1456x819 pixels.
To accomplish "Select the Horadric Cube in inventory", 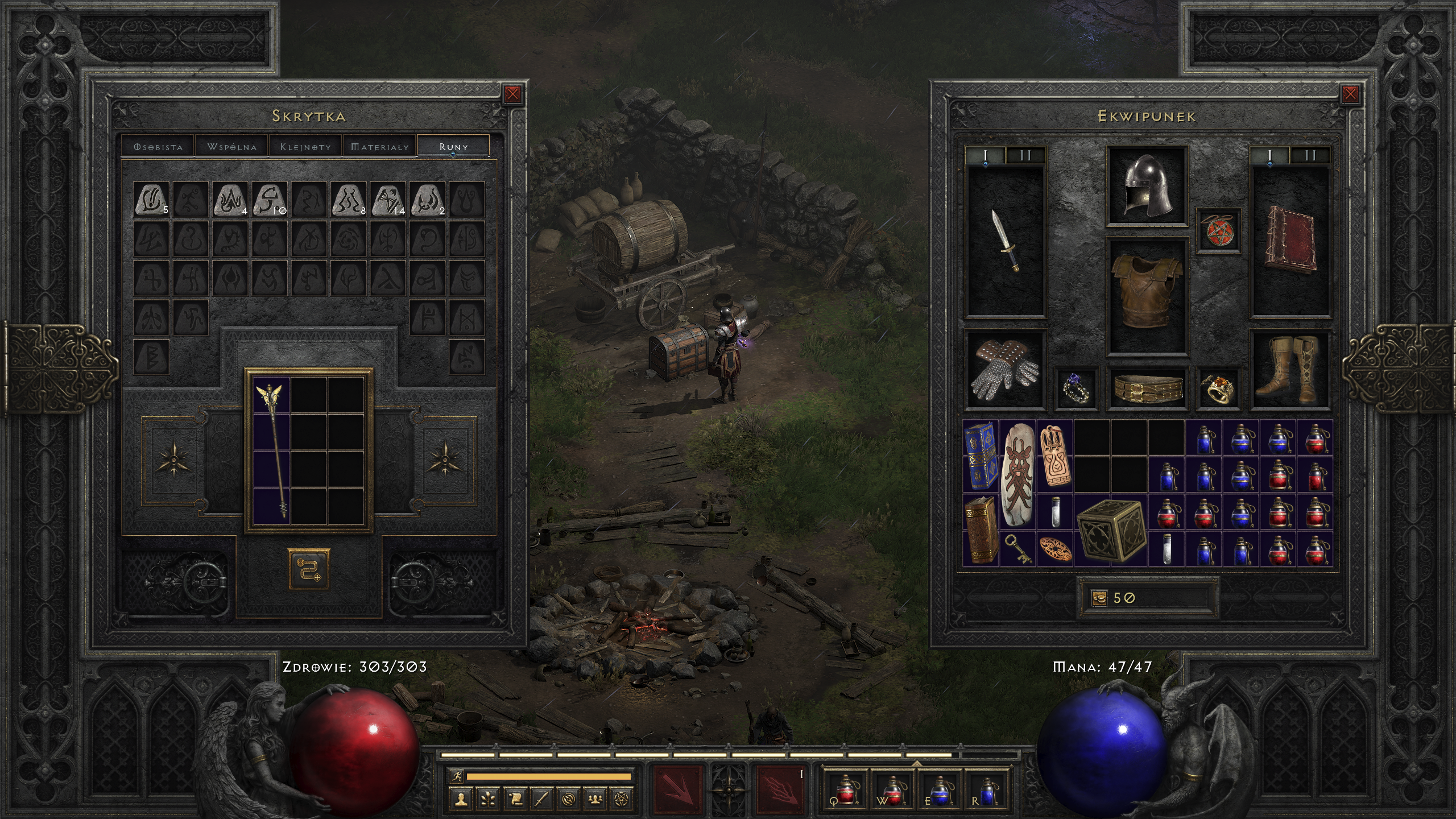I will [1109, 530].
